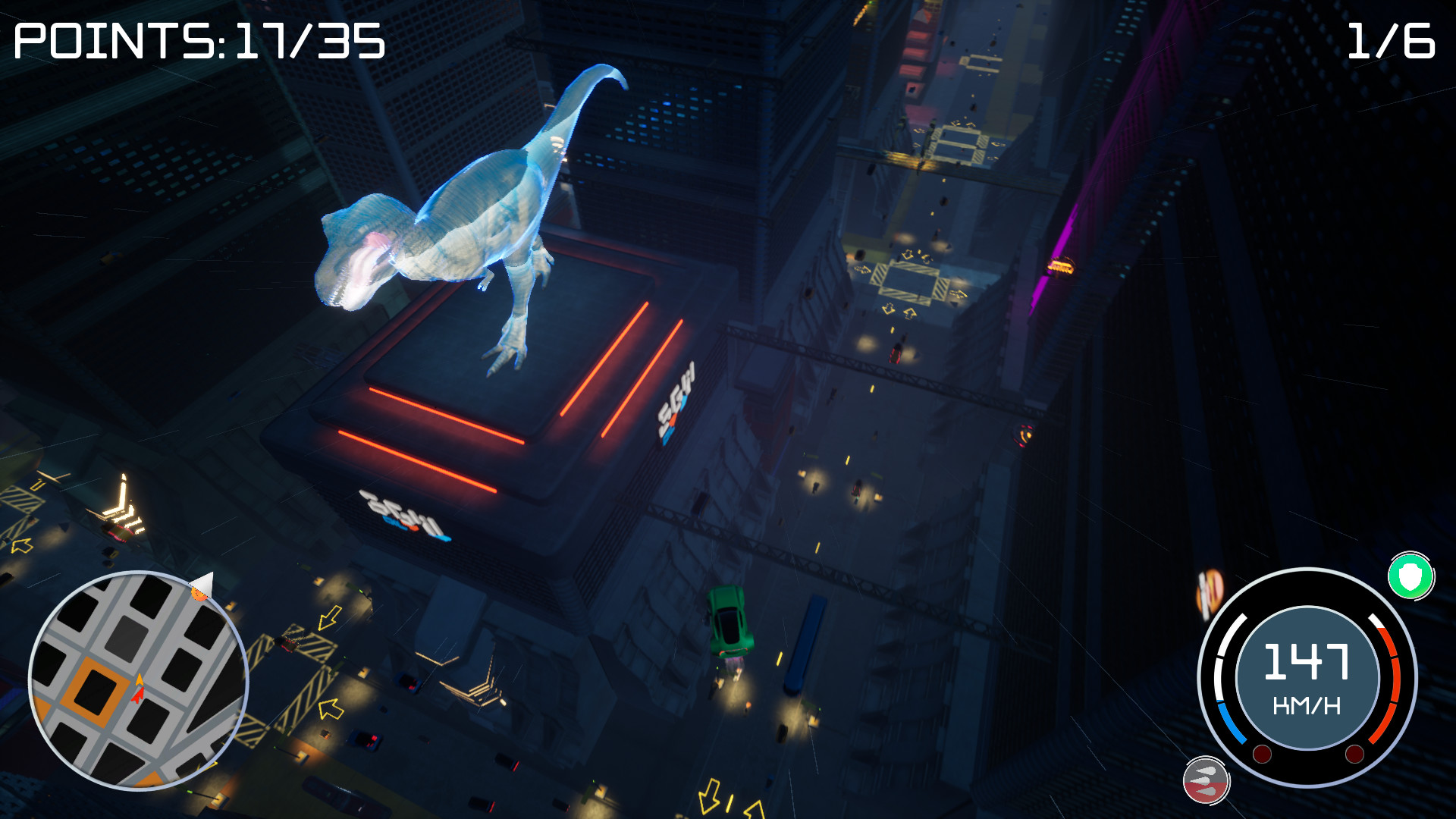The image size is (1456, 819).
Task: Click the white objective arrow on minimap edge
Action: pos(203,586)
